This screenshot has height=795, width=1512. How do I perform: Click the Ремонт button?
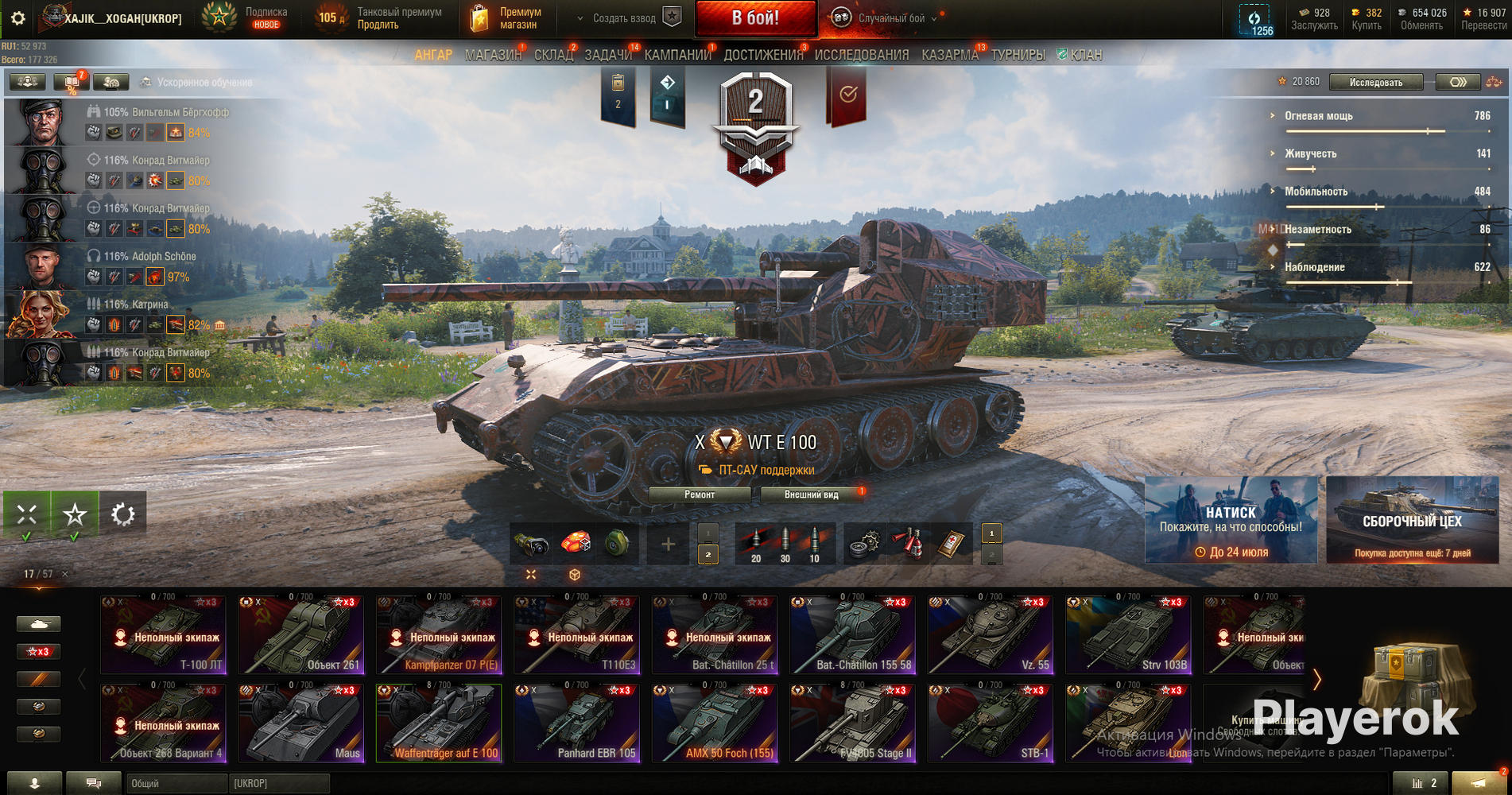tap(700, 494)
